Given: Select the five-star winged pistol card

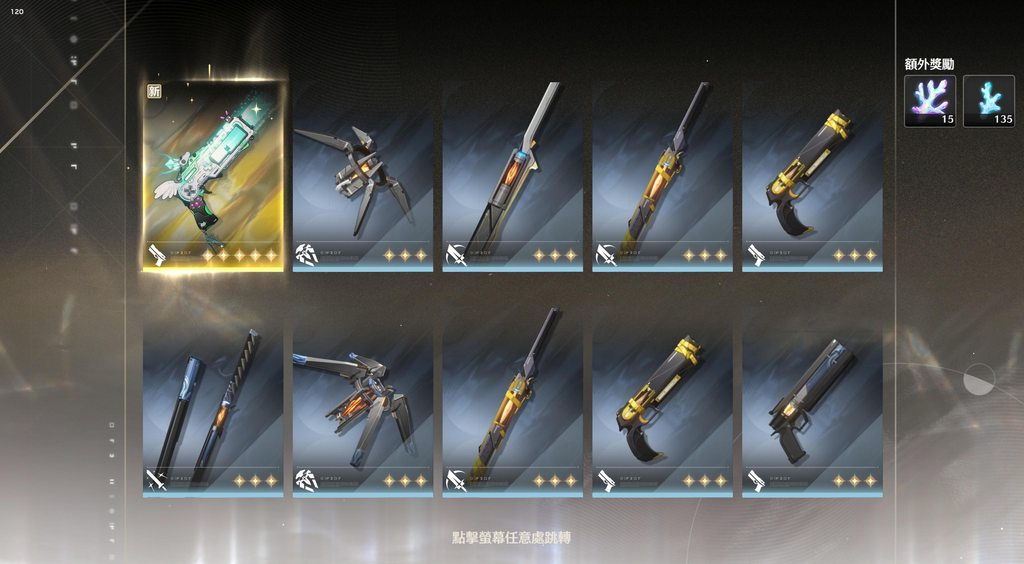Looking at the screenshot, I should coord(213,175).
